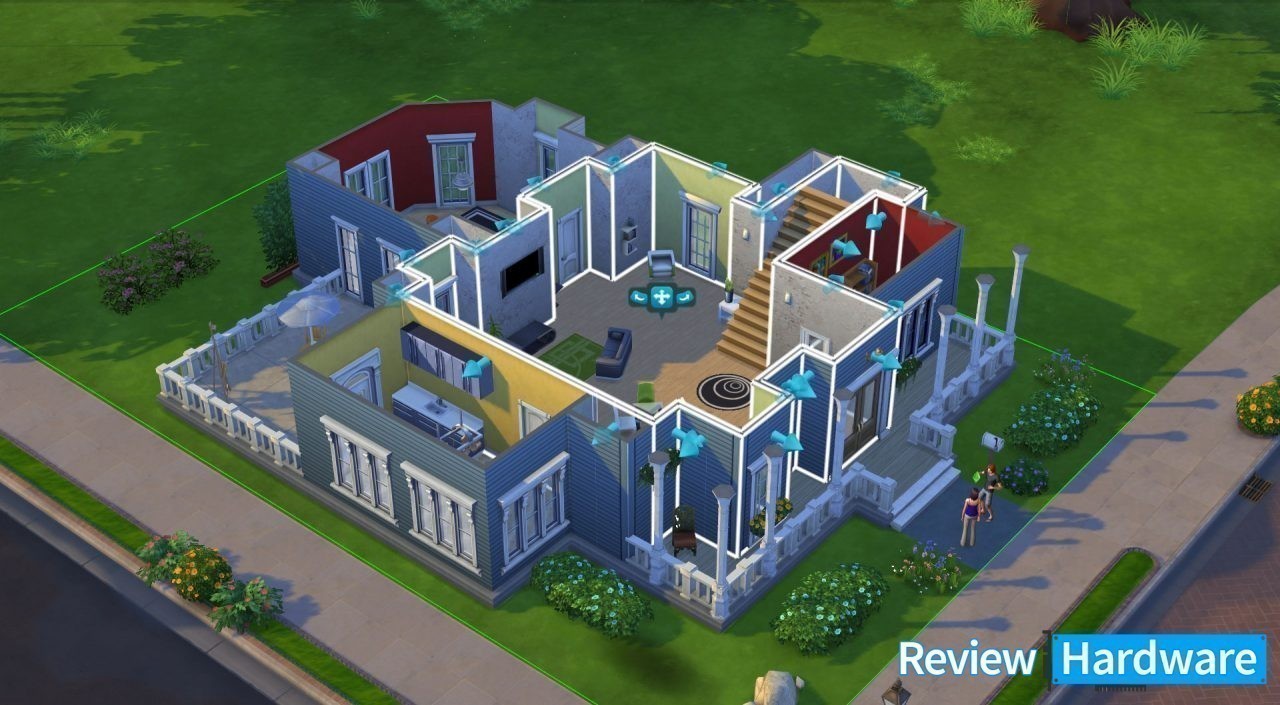1280x705 pixels.
Task: Select the four-way move room handle
Action: 661,297
